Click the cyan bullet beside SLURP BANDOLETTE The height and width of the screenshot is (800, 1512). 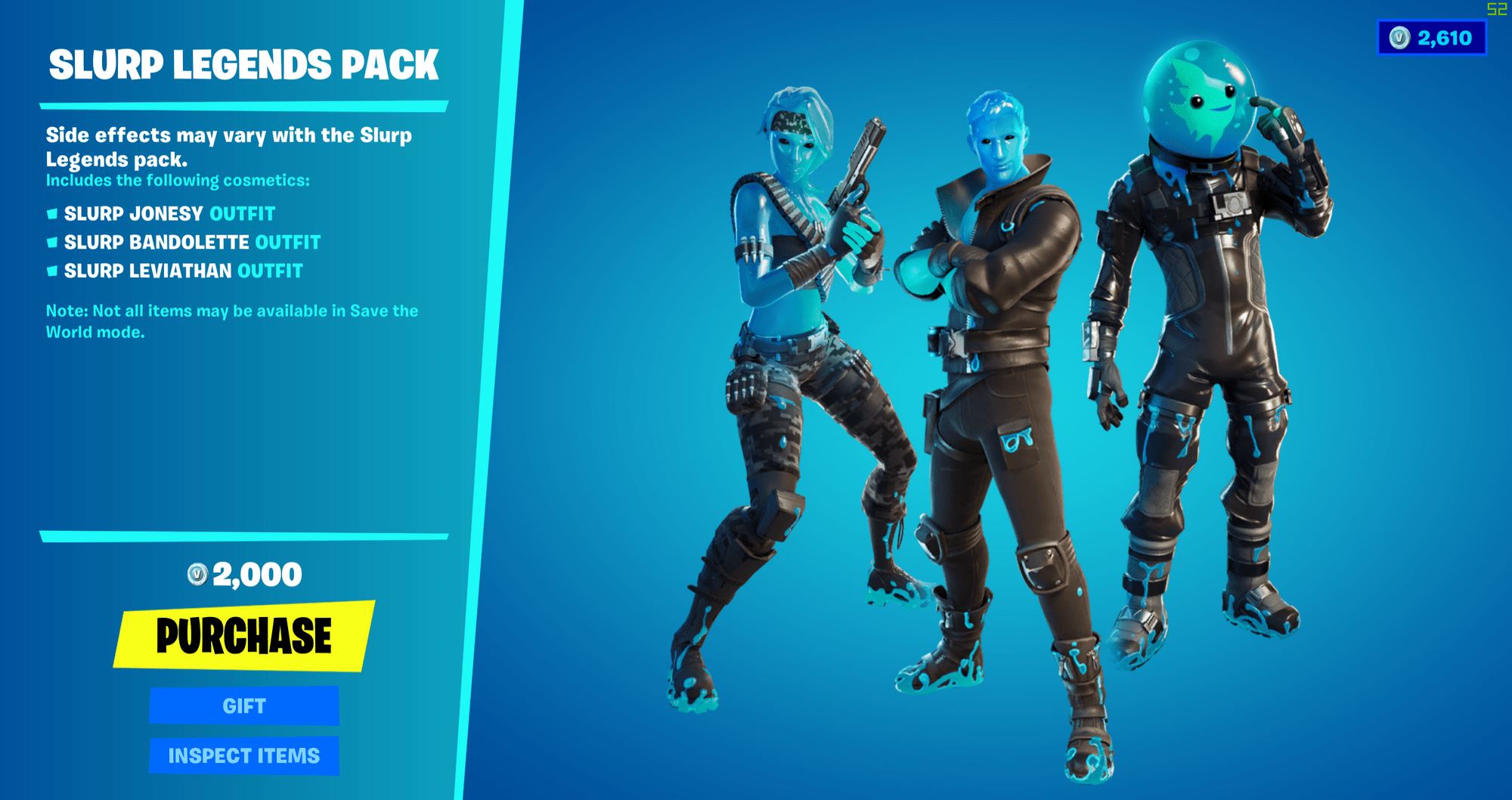point(51,243)
